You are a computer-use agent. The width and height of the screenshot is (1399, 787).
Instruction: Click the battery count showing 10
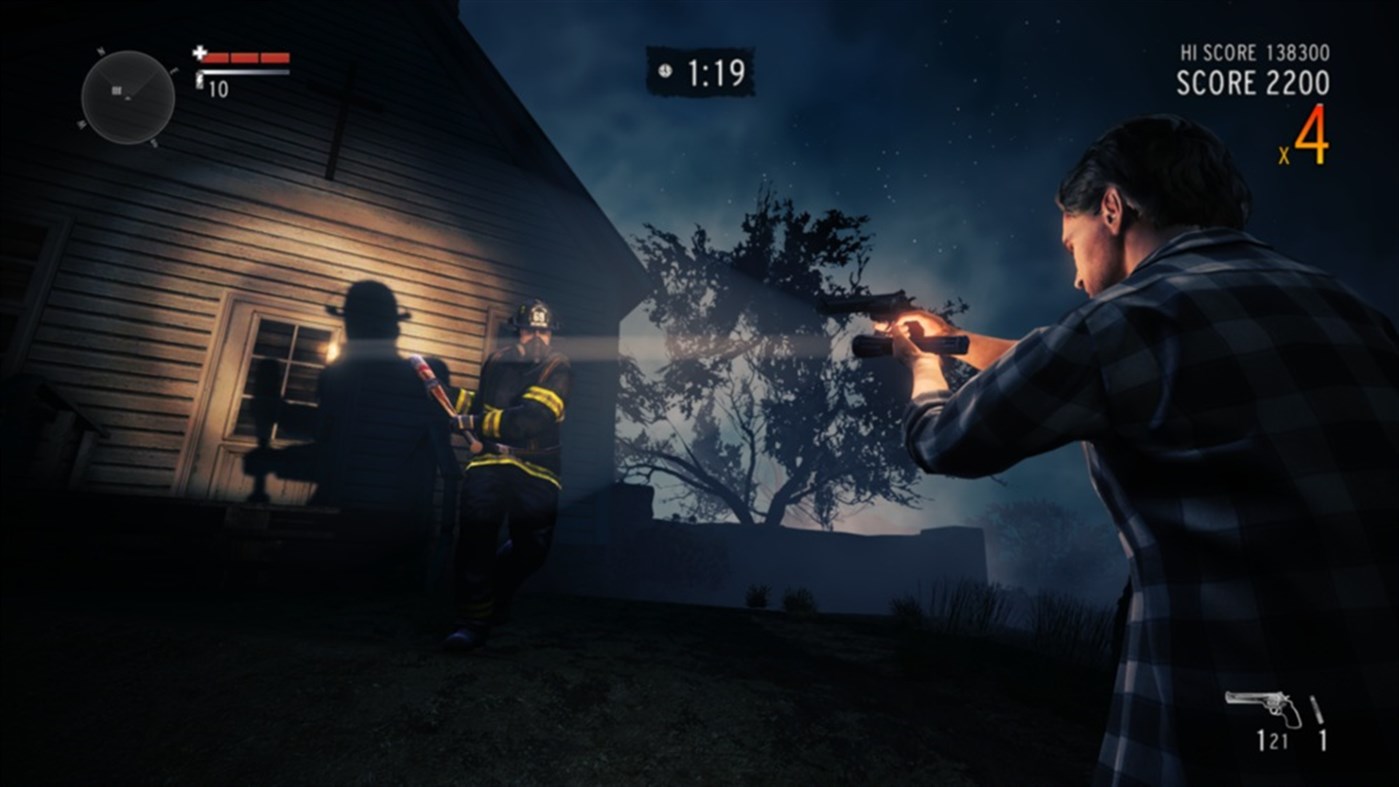218,89
